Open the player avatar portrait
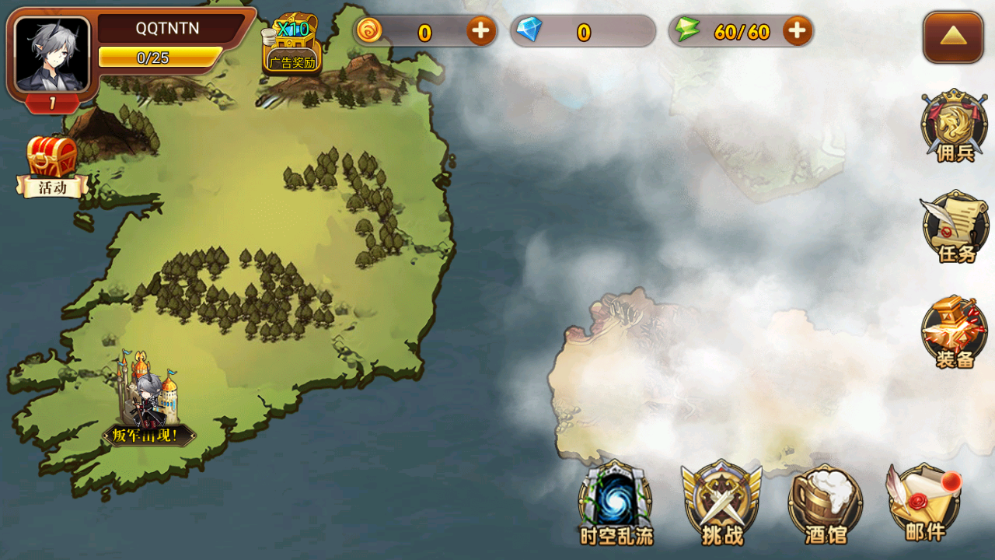The height and width of the screenshot is (560, 995). click(x=52, y=54)
